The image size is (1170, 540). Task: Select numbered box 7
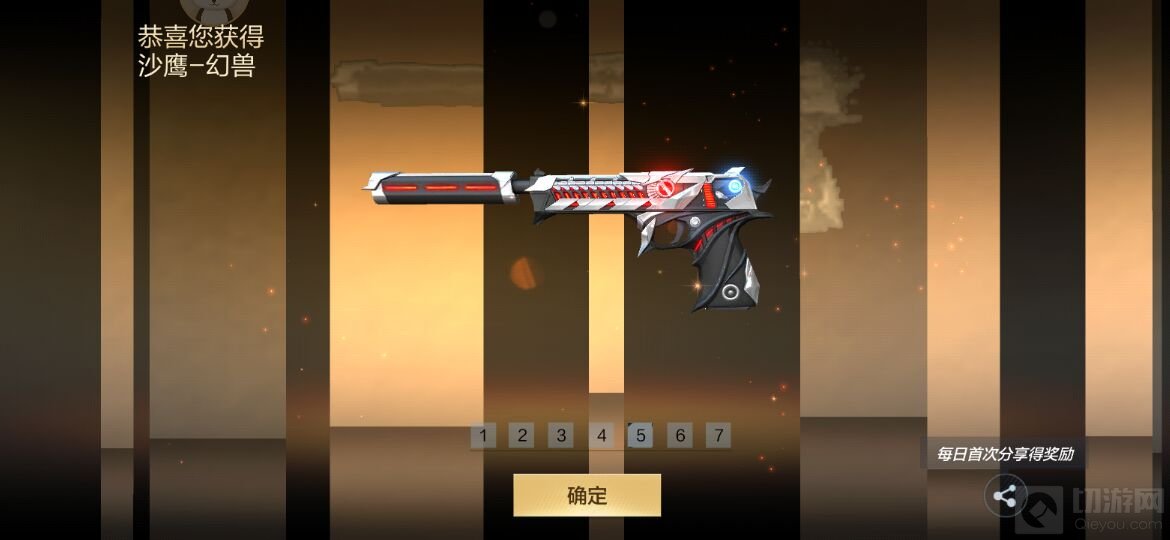[x=718, y=435]
